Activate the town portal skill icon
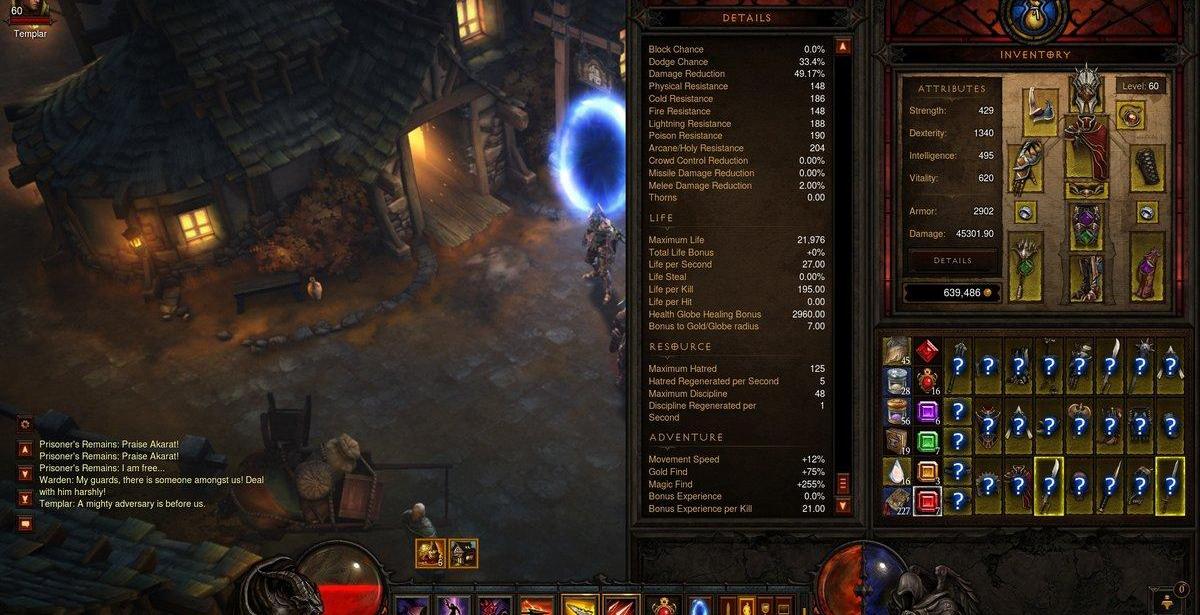 [x=699, y=606]
